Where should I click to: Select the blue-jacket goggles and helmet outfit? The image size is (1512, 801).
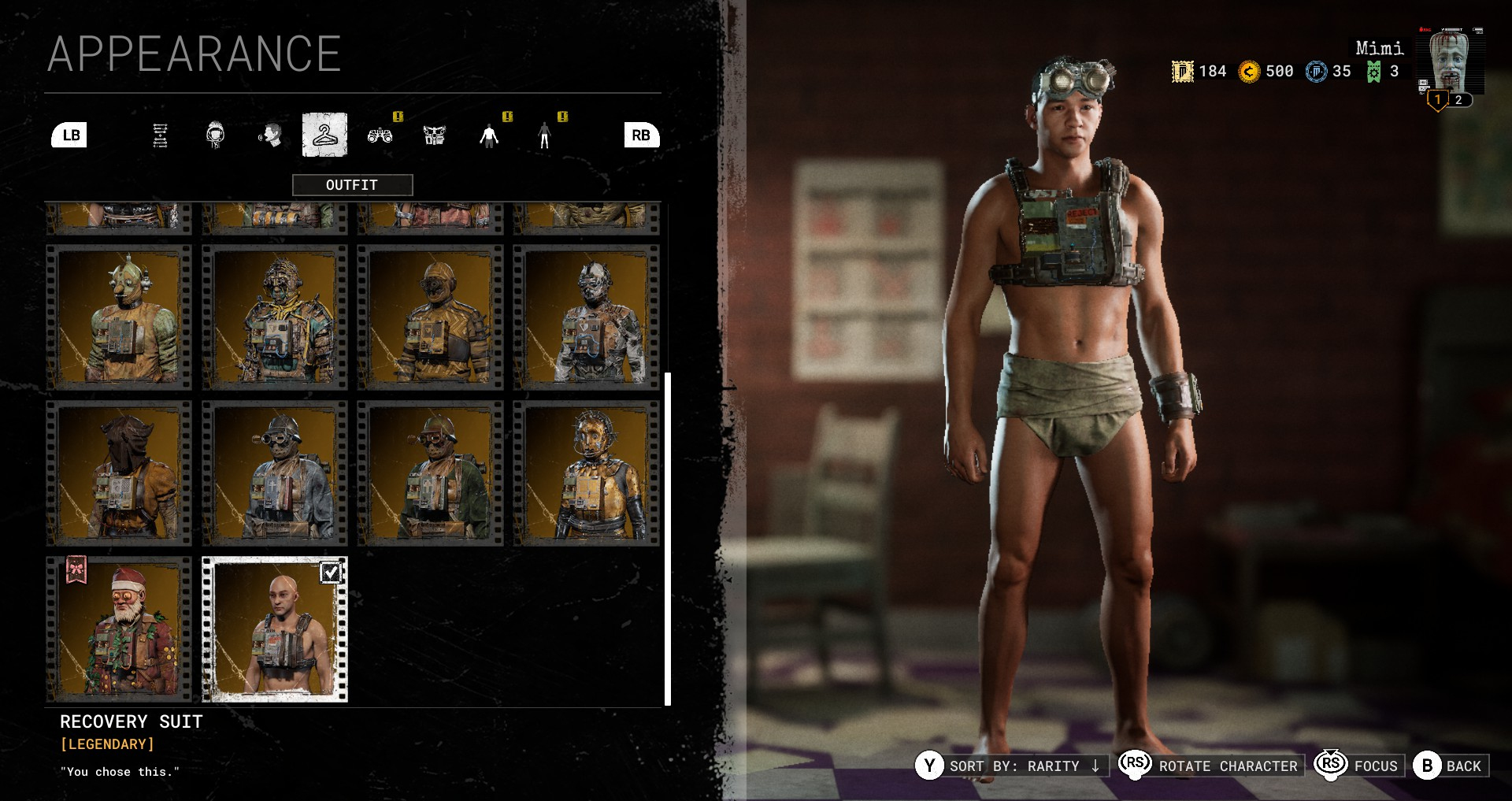click(x=275, y=473)
